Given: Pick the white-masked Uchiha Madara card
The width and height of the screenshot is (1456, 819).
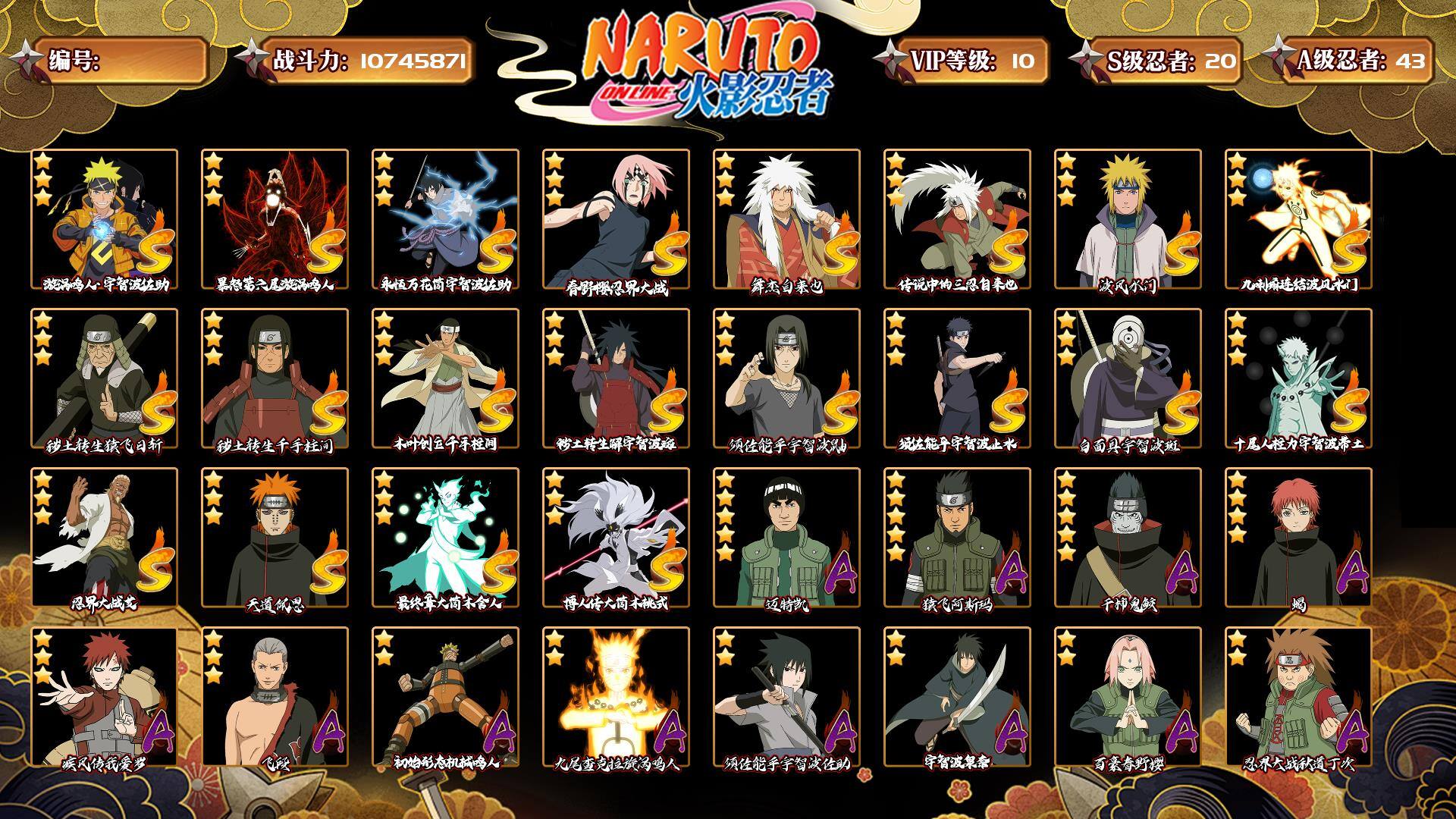Looking at the screenshot, I should (1128, 378).
